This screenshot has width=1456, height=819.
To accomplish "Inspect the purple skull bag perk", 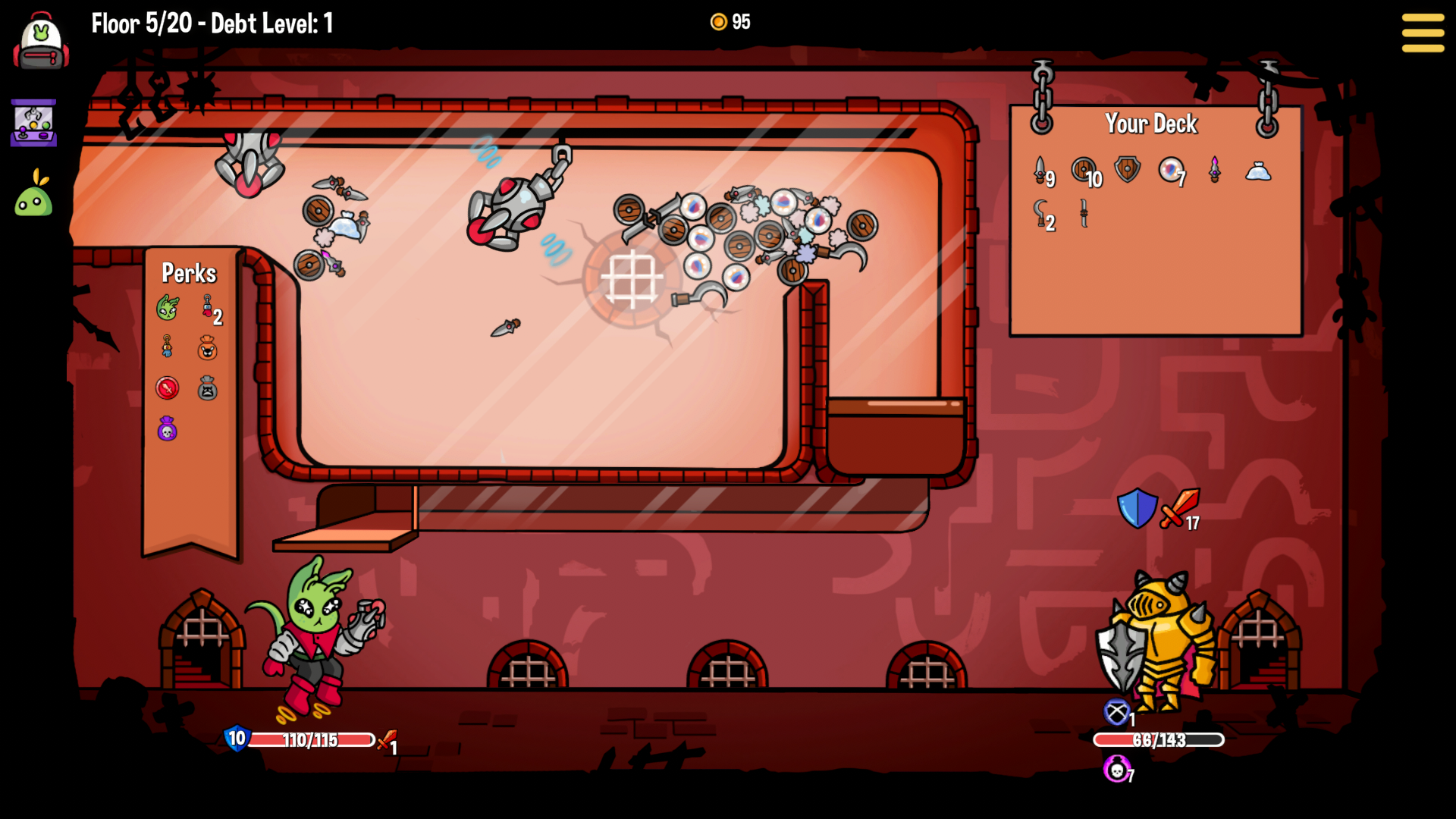I will 167,429.
